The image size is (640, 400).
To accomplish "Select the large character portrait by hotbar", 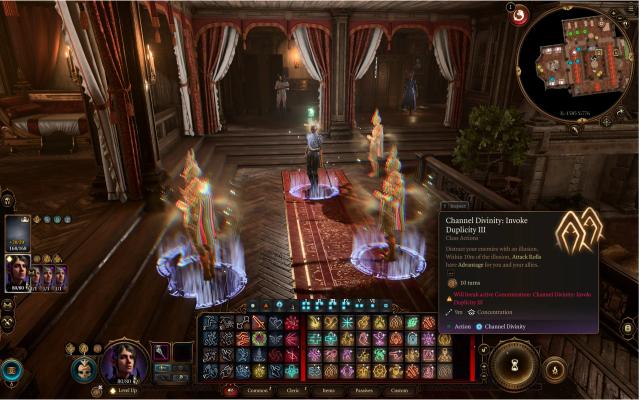I will [123, 361].
